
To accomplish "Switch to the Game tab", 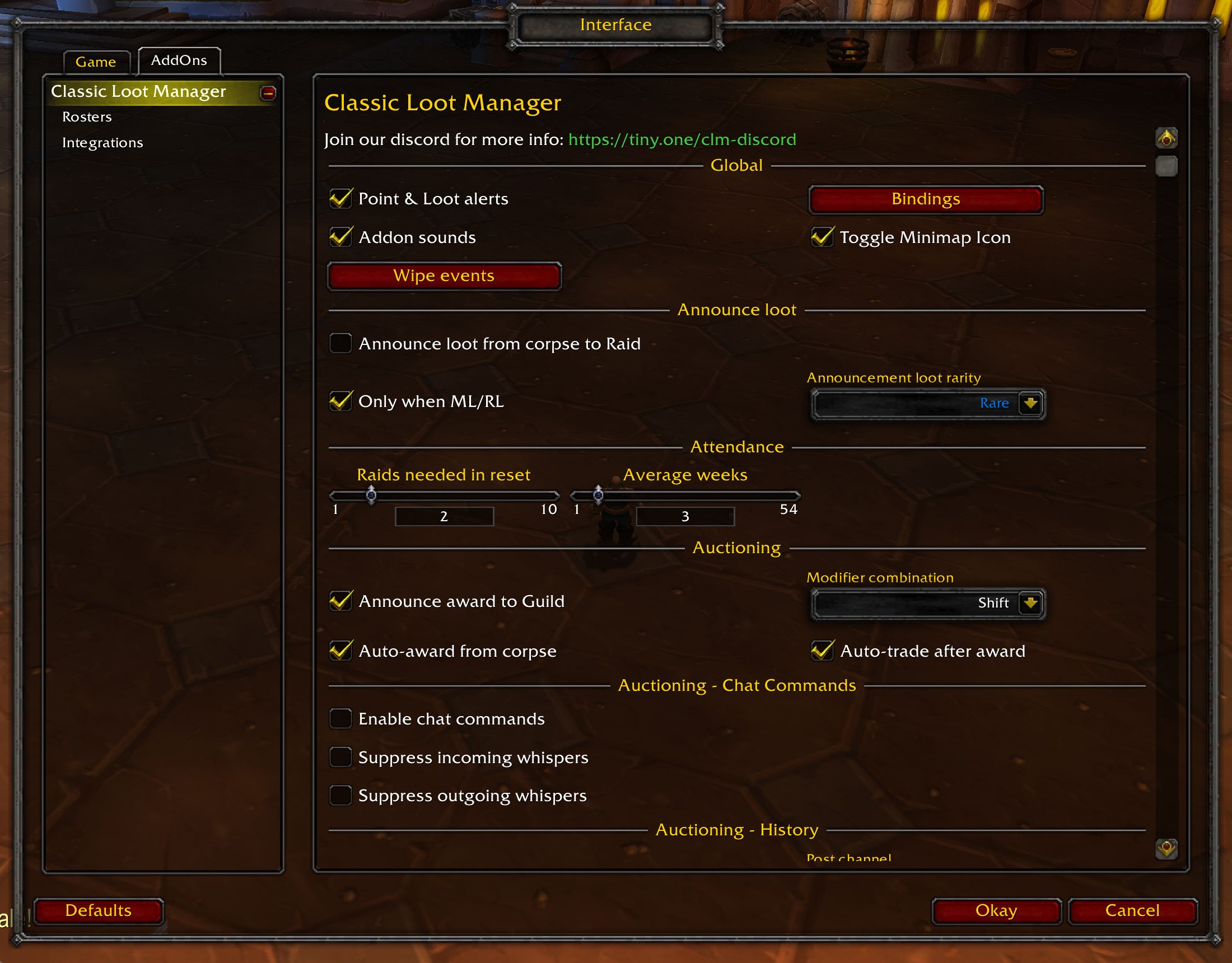I will pos(96,62).
